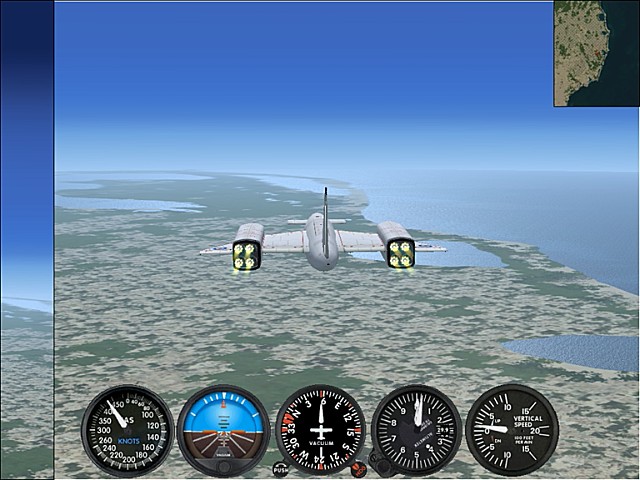
Task: Select the attitude indicator gauge
Action: [x=223, y=429]
